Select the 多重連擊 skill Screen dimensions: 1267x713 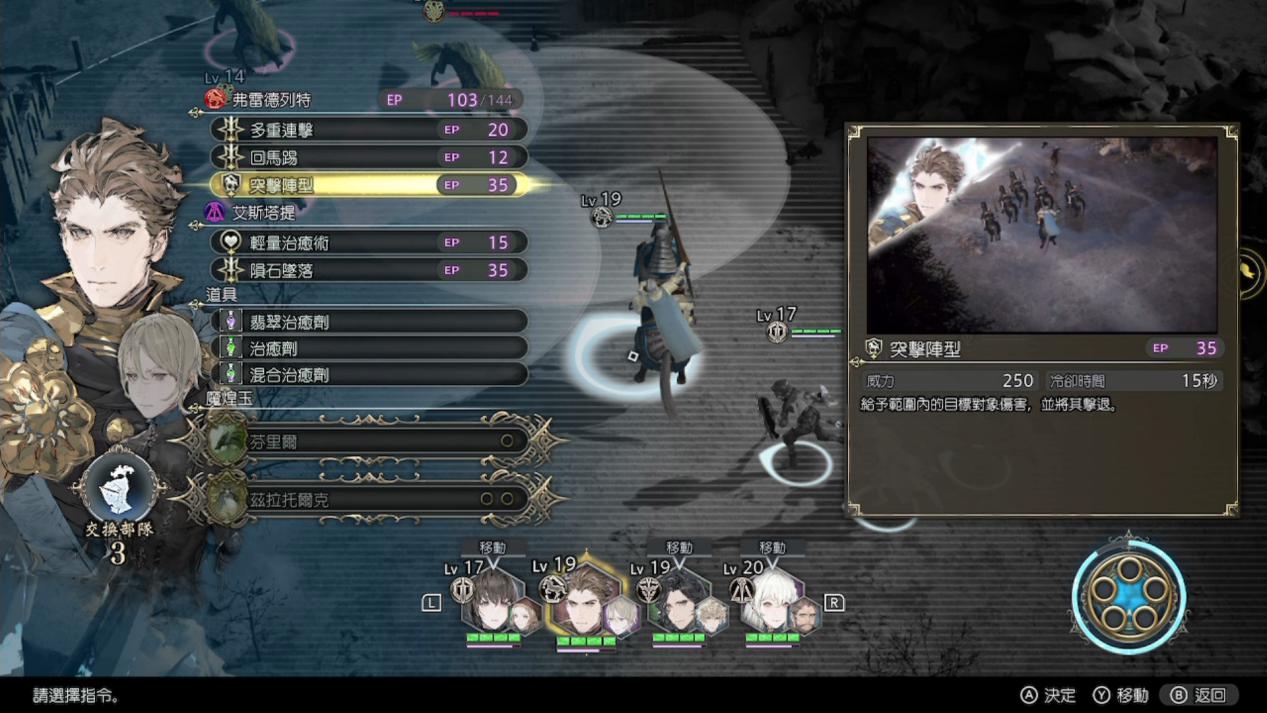368,130
